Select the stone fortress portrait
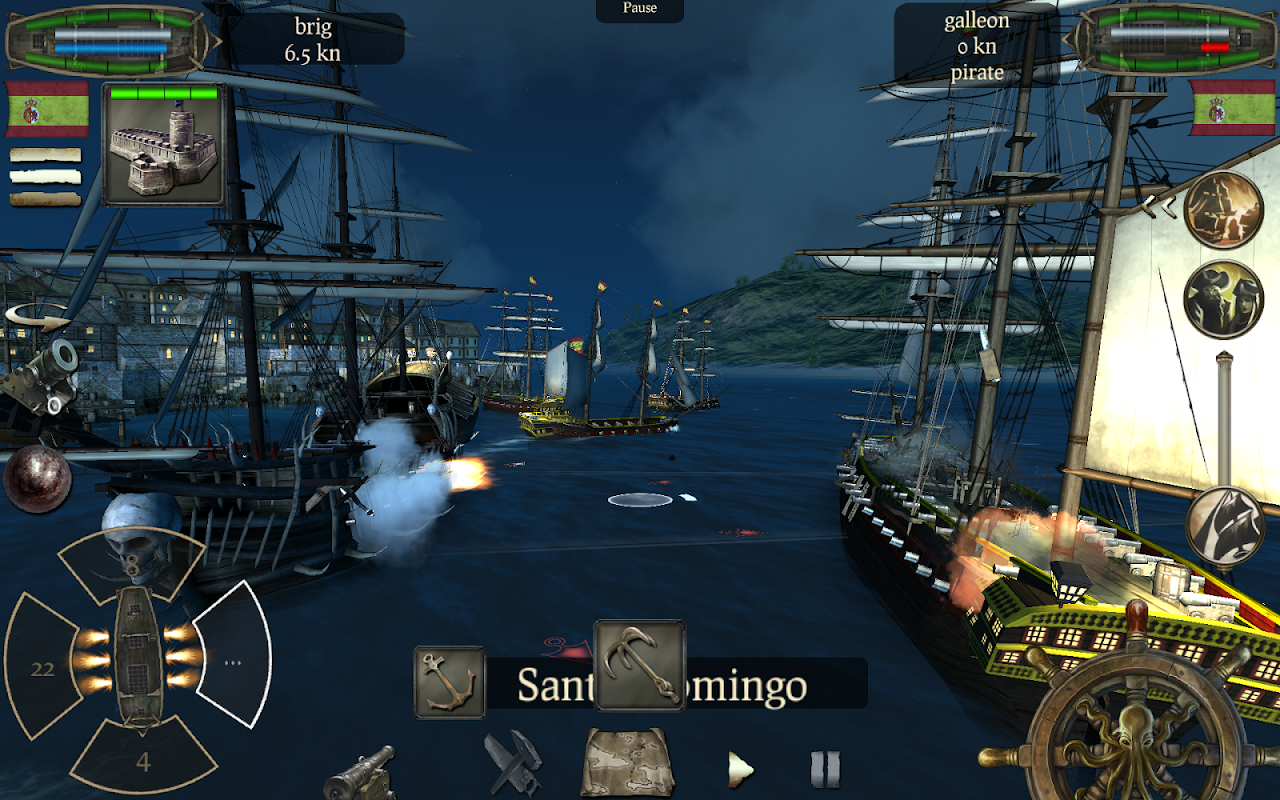Viewport: 1280px width, 800px height. pyautogui.click(x=163, y=145)
